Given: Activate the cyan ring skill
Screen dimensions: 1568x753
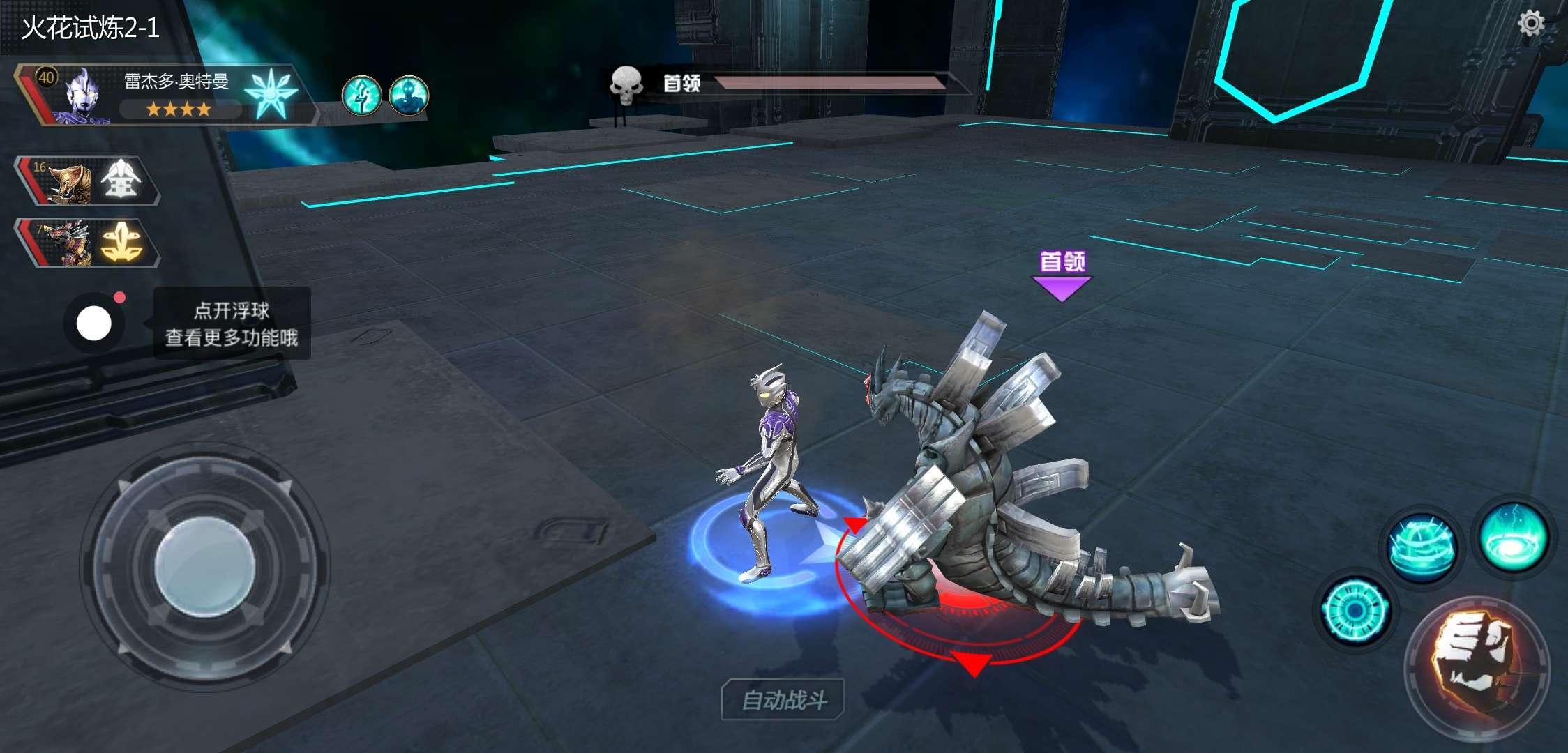Looking at the screenshot, I should [x=1355, y=611].
